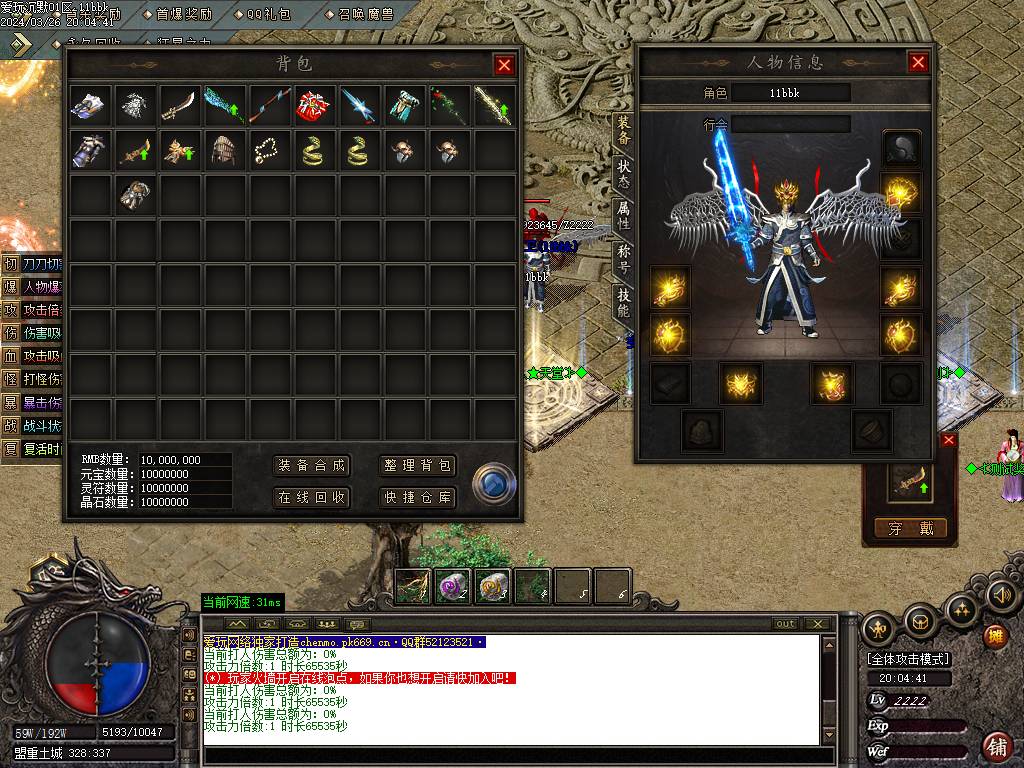
Task: Close the 背包 backpack window
Action: [x=504, y=65]
